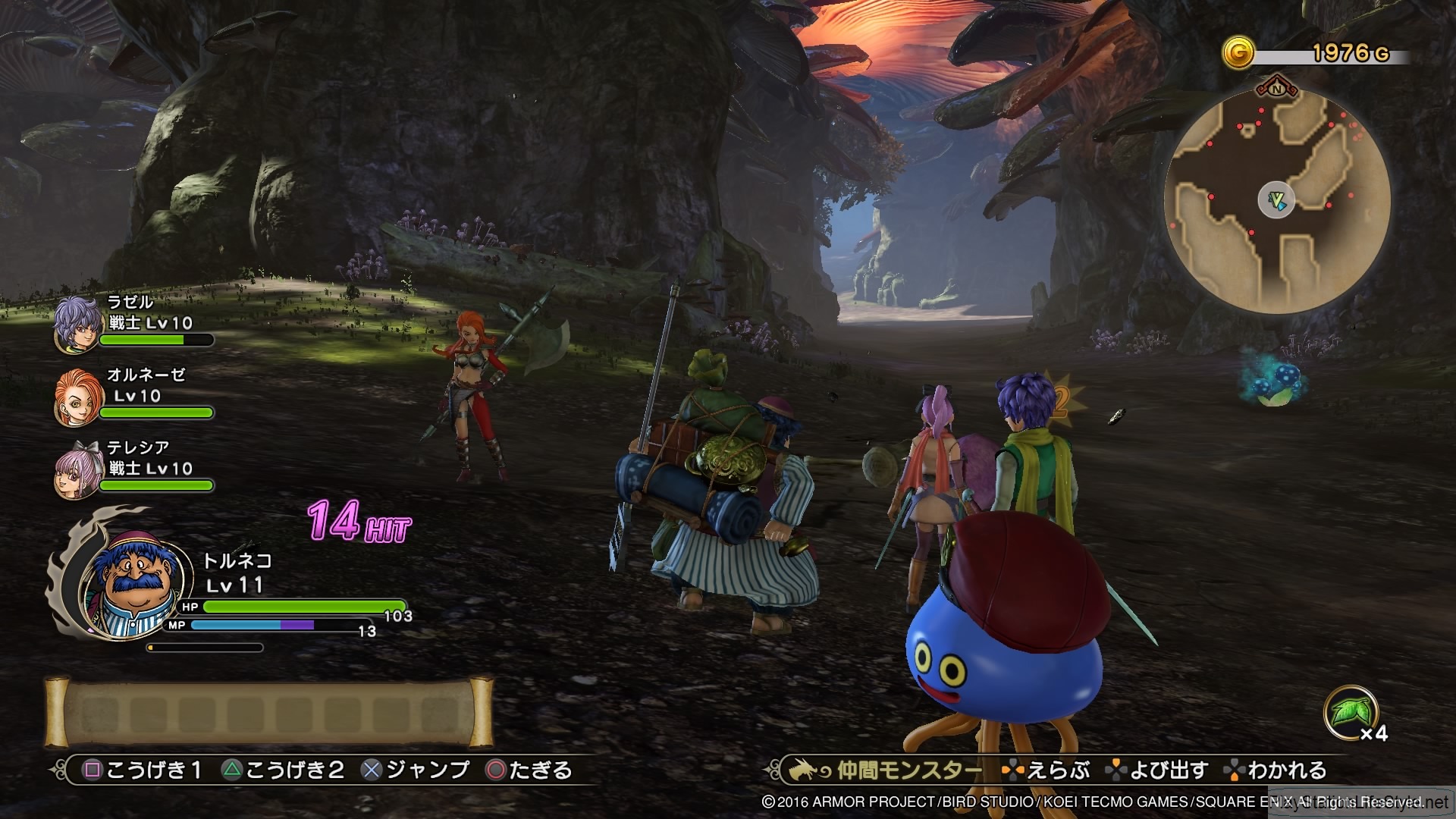
Task: Open the monster medal scroll bar
Action: [x=268, y=713]
